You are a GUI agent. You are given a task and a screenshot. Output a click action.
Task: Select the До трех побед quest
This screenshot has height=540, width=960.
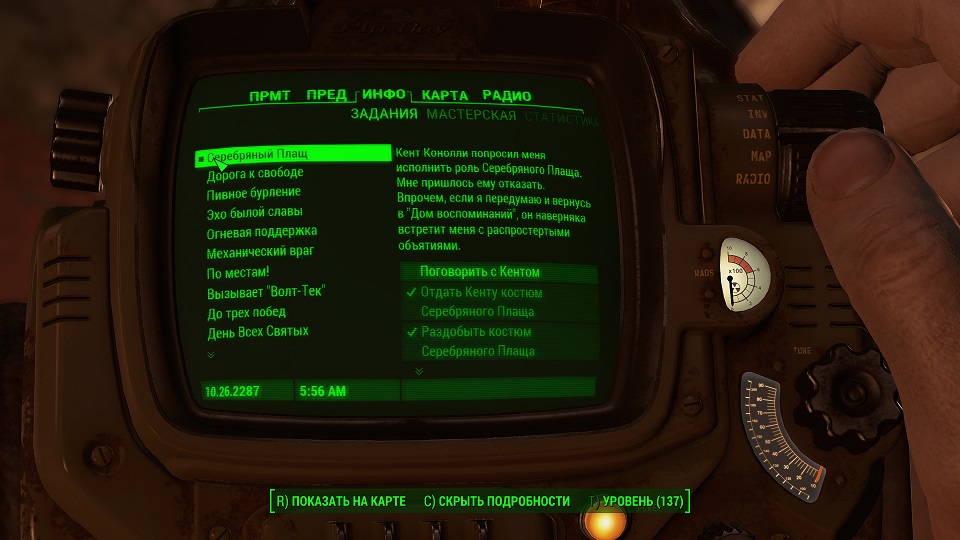tap(246, 311)
